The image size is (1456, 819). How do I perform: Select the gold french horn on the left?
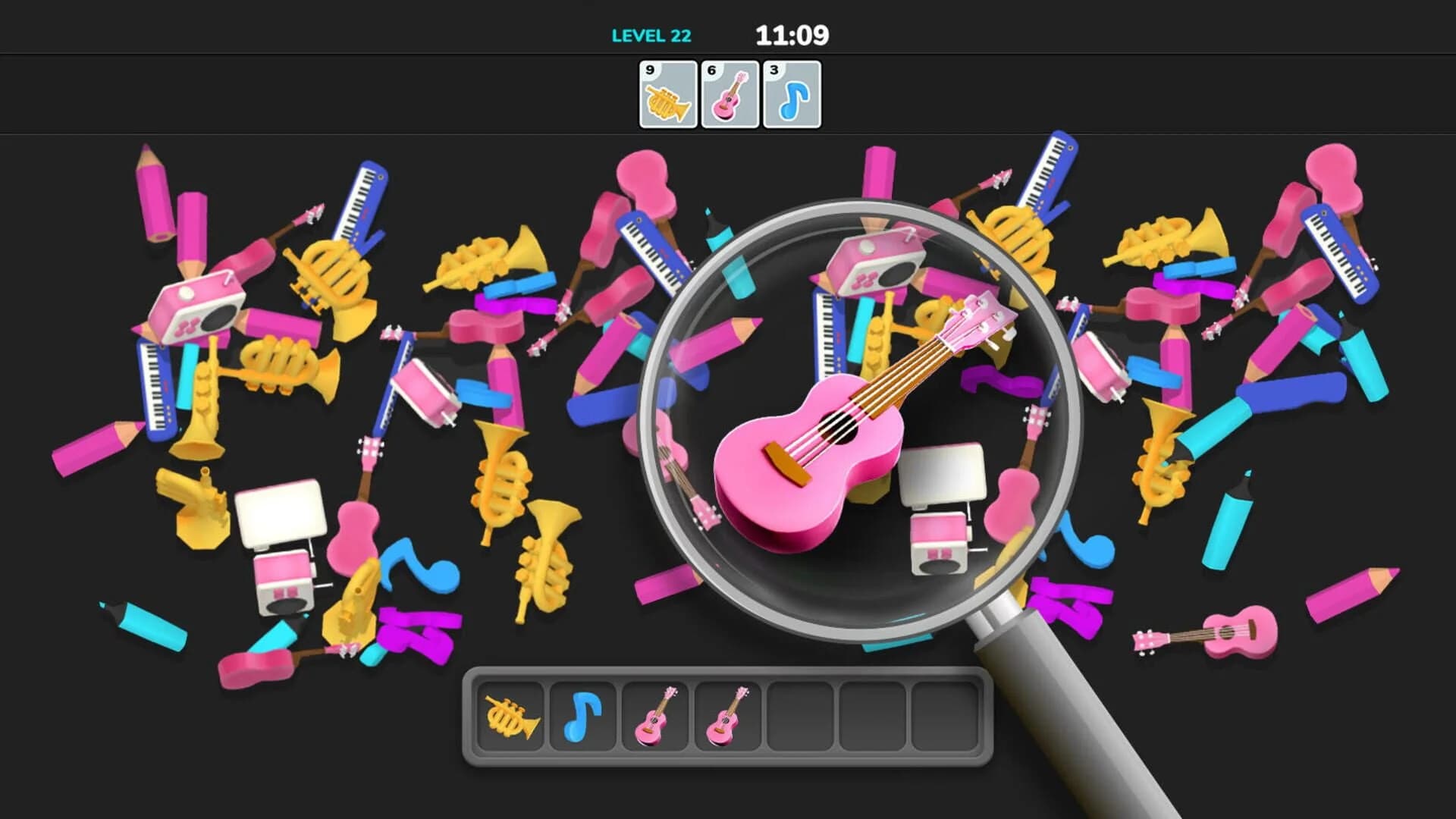(x=326, y=281)
